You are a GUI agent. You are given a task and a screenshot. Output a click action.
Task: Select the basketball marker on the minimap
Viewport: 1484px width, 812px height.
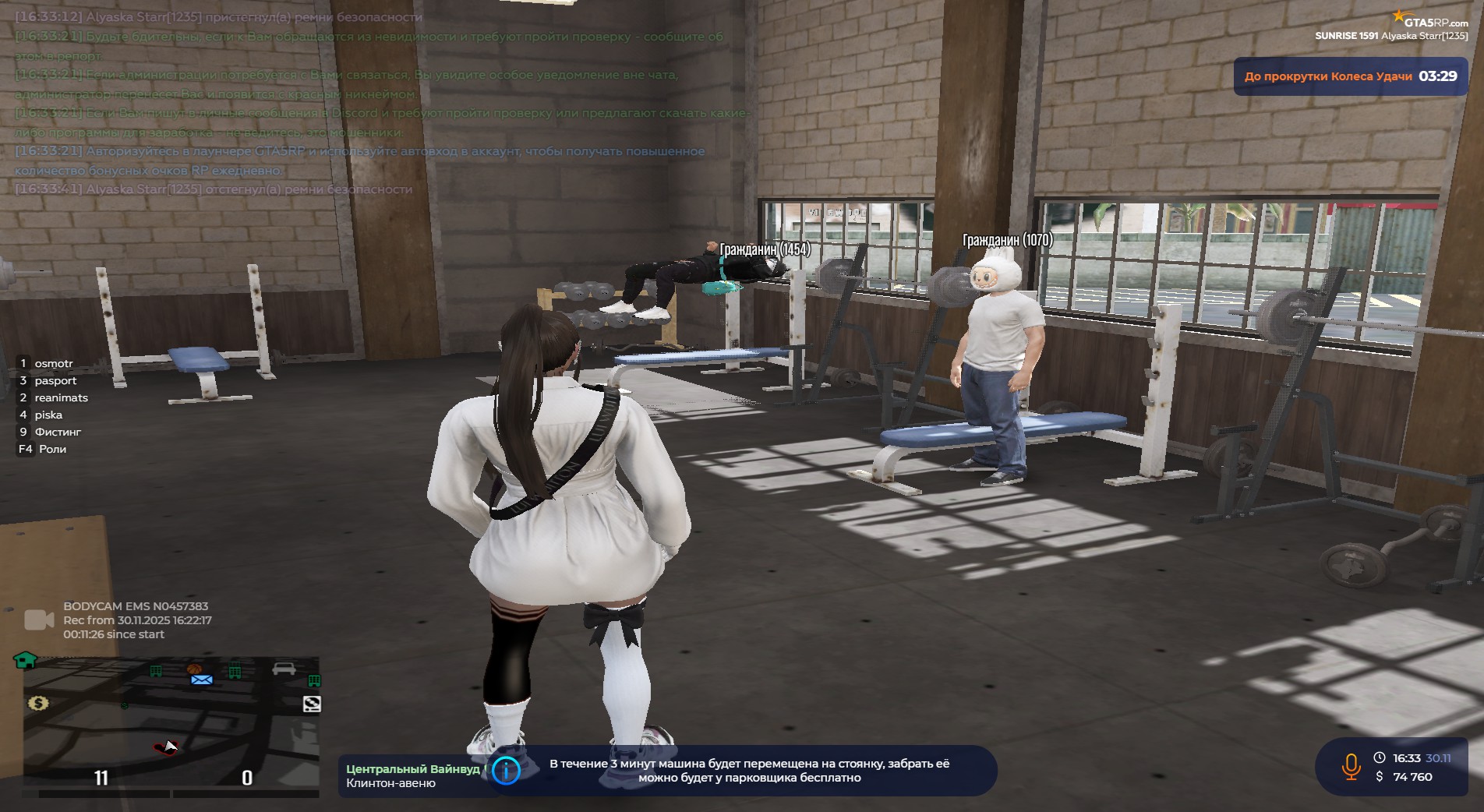194,669
